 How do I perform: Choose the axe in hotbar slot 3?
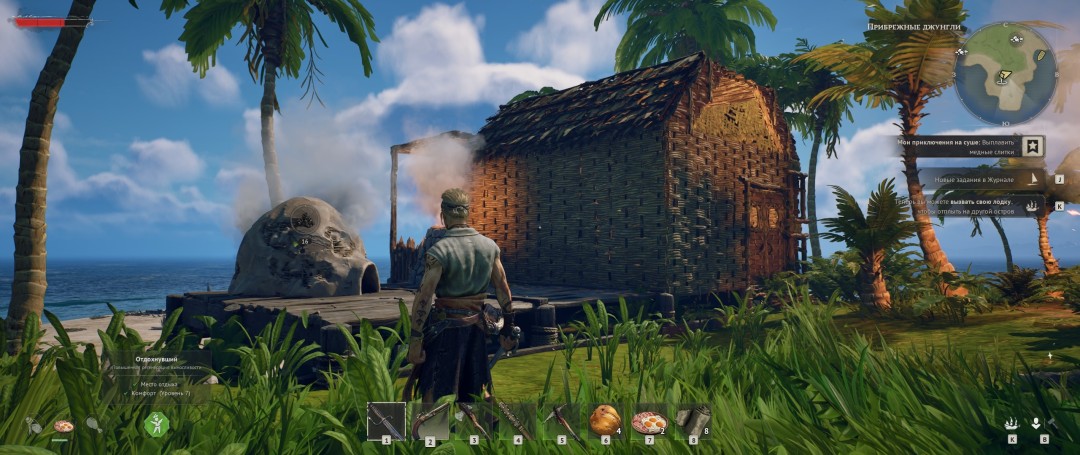click(474, 421)
